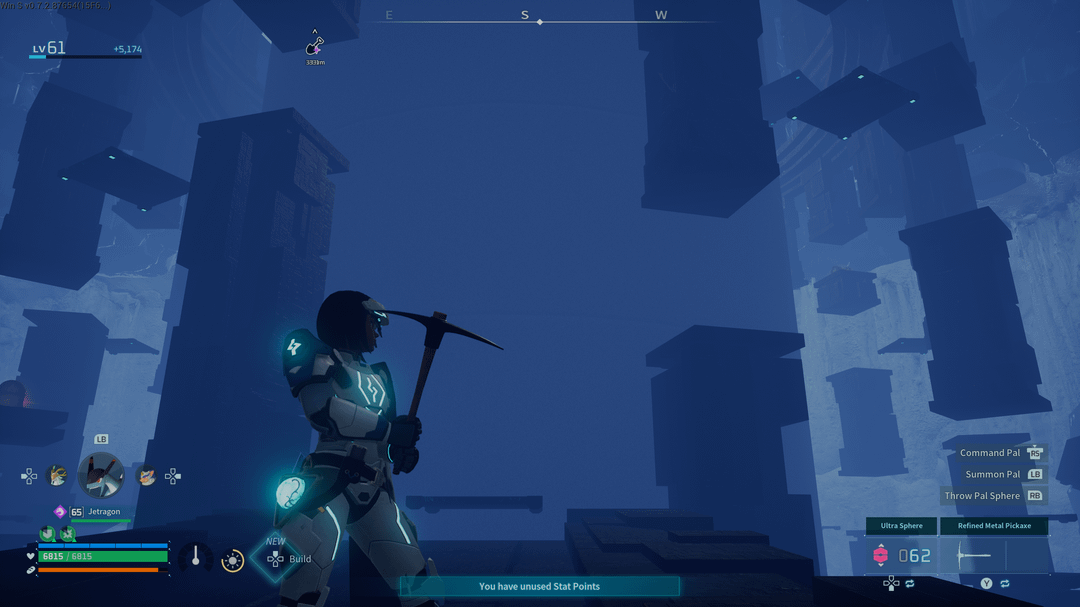The height and width of the screenshot is (607, 1080).
Task: Open the Build menu
Action: click(x=276, y=559)
